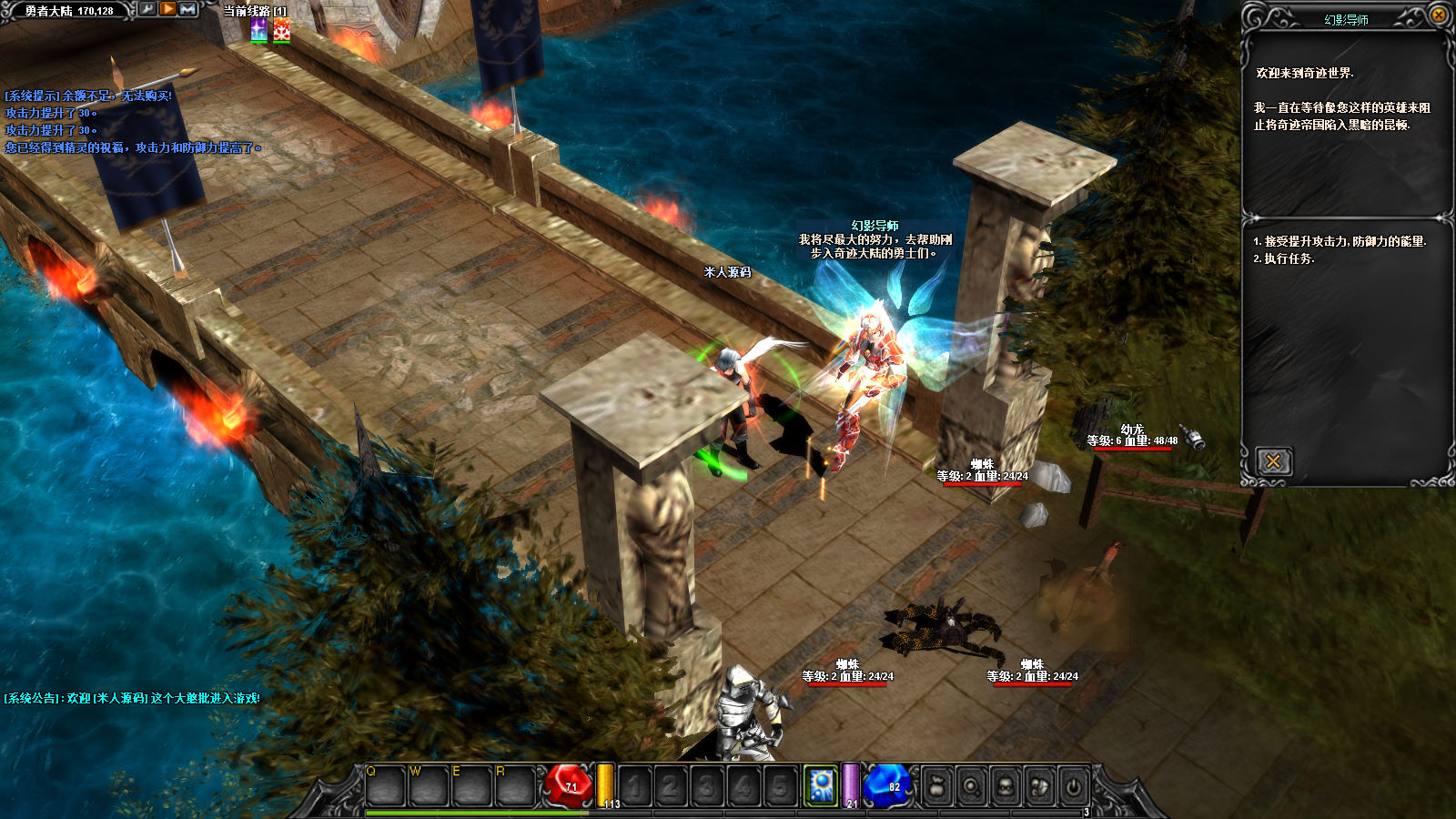
Task: Open the inventory bag icon
Action: tap(936, 786)
